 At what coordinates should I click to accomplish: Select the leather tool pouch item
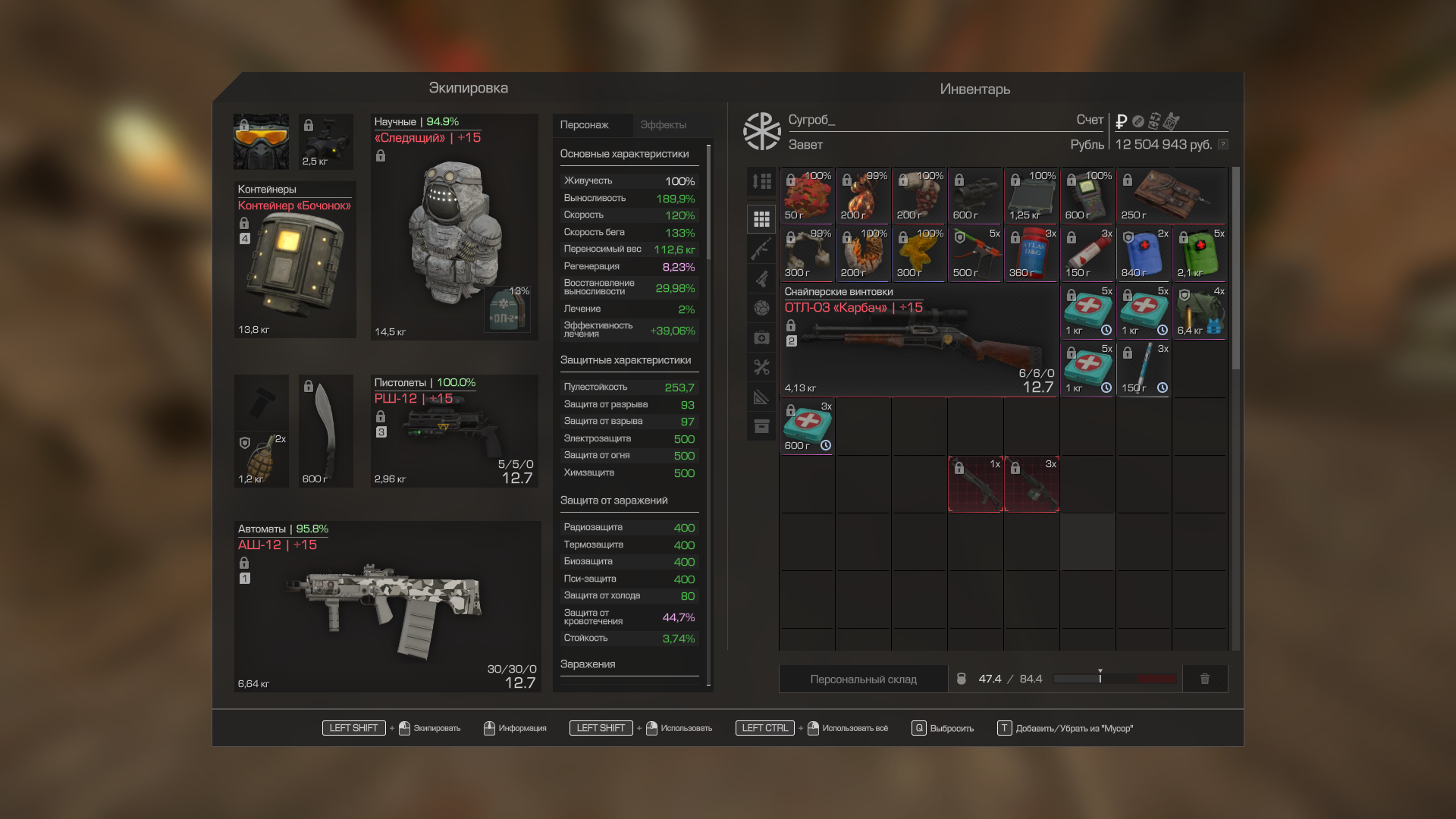tap(1172, 195)
